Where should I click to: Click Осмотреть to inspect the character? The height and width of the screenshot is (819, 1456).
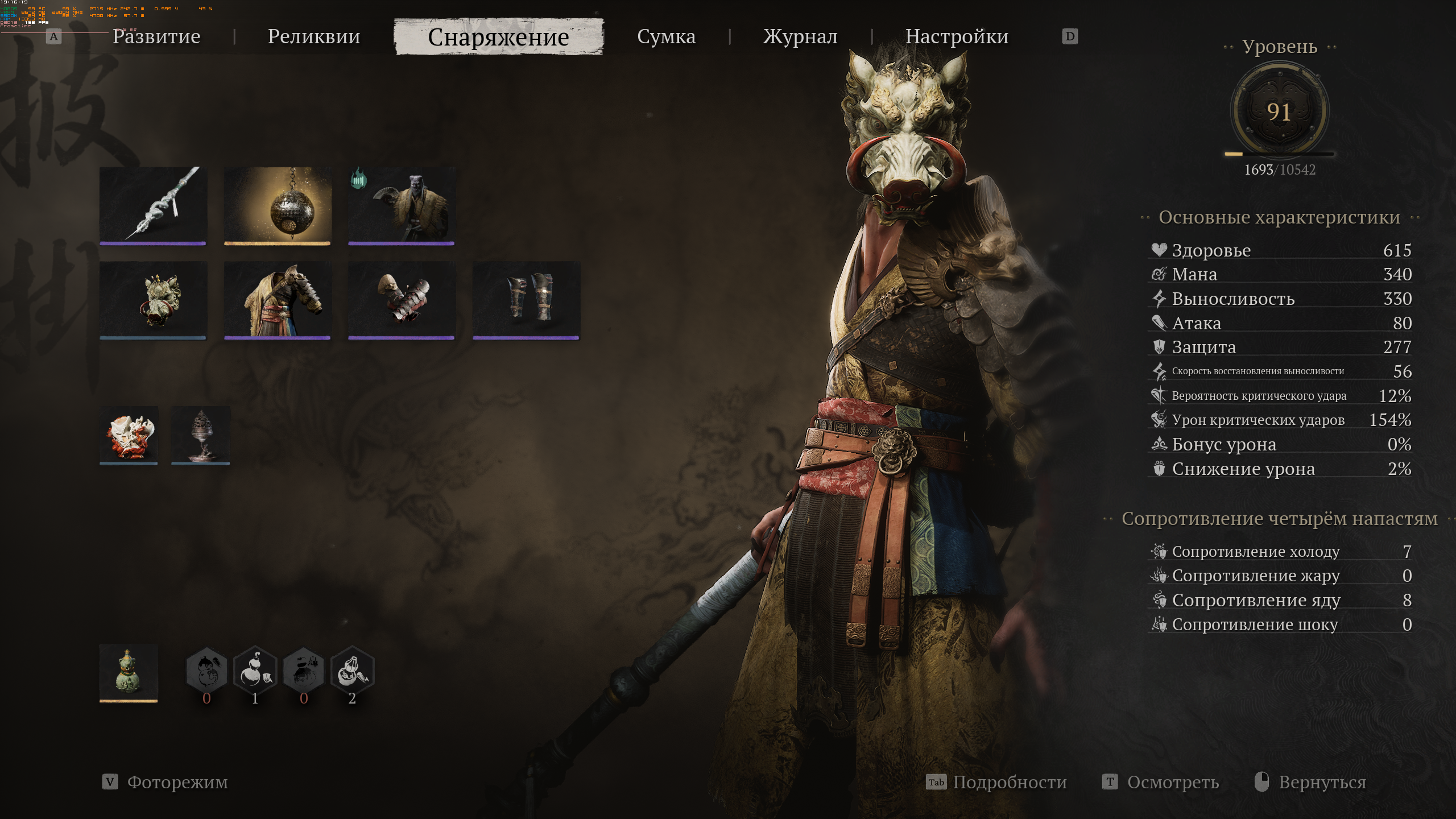tap(1172, 782)
